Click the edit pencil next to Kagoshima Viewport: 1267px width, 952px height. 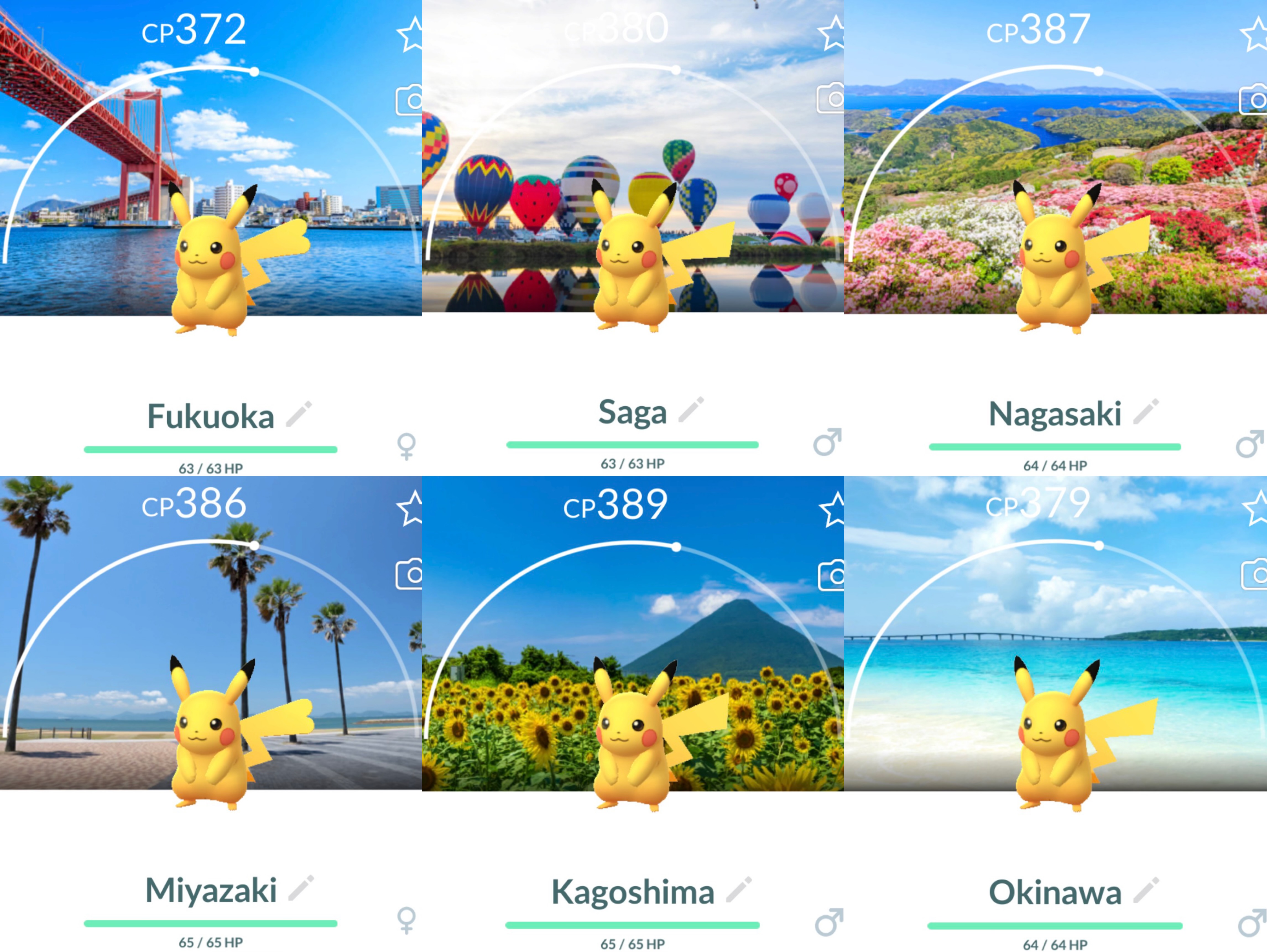point(739,889)
